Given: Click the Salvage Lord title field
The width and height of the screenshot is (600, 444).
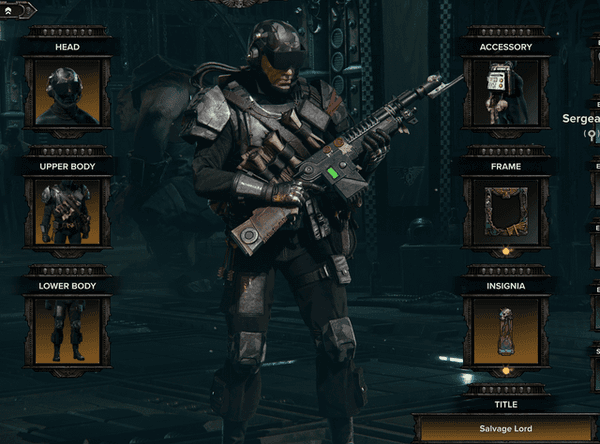Looking at the screenshot, I should coord(506,430).
